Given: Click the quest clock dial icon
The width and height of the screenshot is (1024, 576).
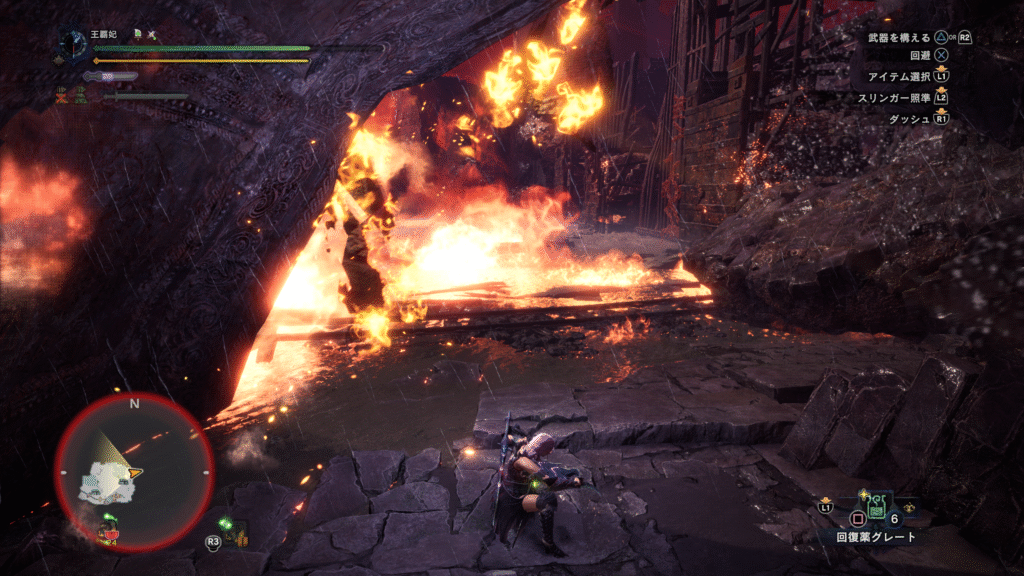Looking at the screenshot, I should pos(72,45).
